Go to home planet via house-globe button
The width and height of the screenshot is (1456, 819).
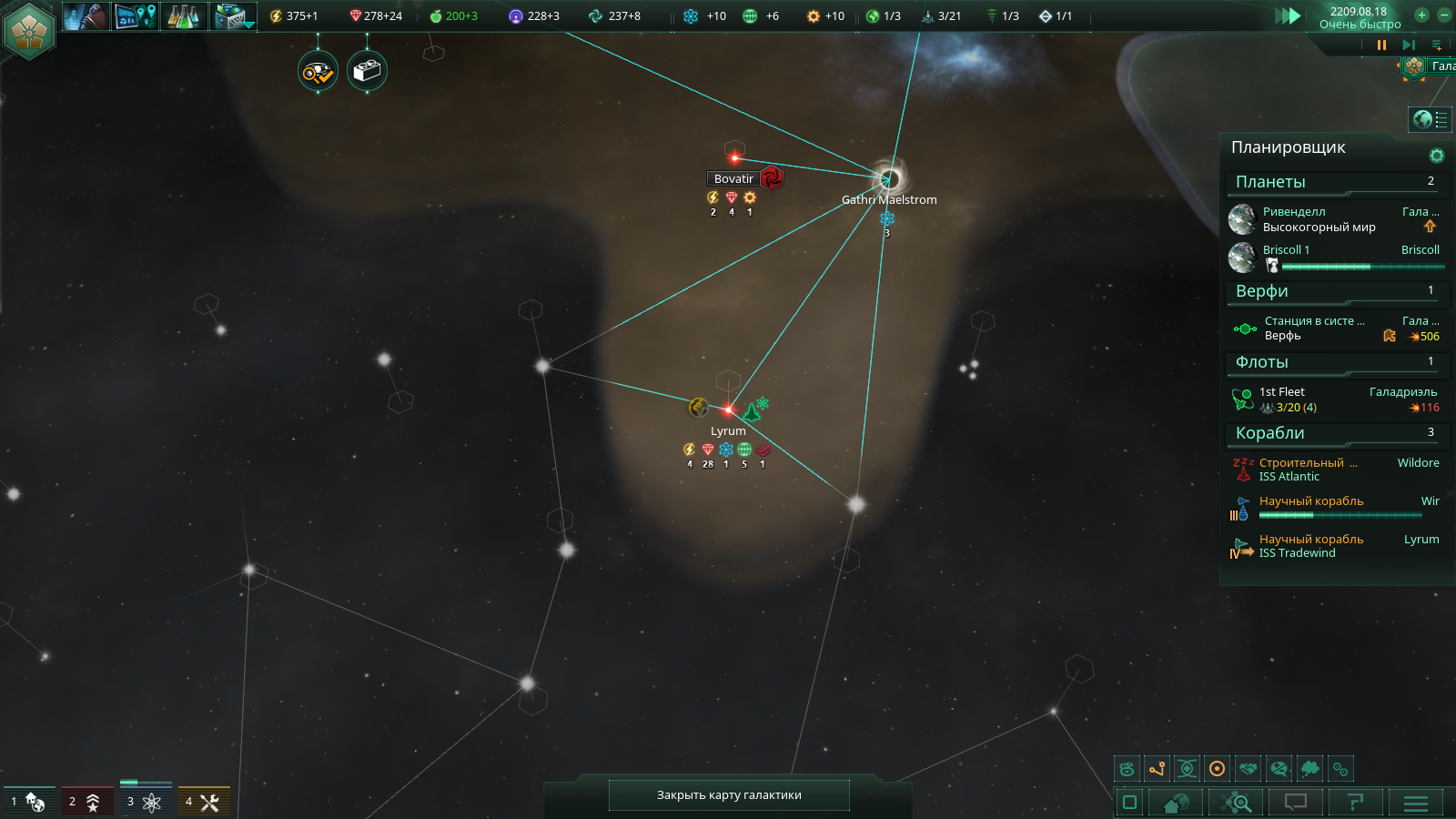click(x=1176, y=803)
